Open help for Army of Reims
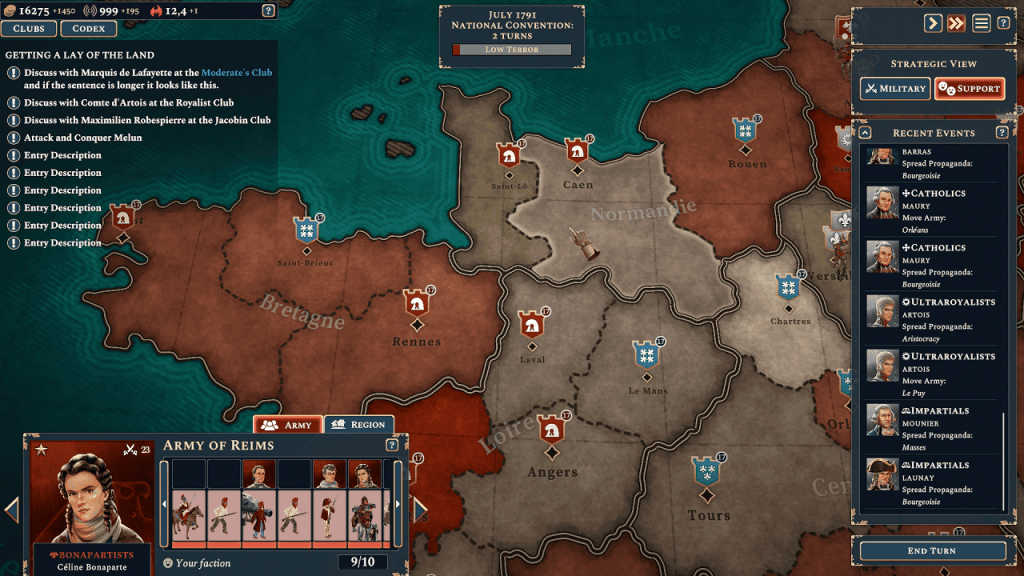The image size is (1024, 576). coord(392,445)
